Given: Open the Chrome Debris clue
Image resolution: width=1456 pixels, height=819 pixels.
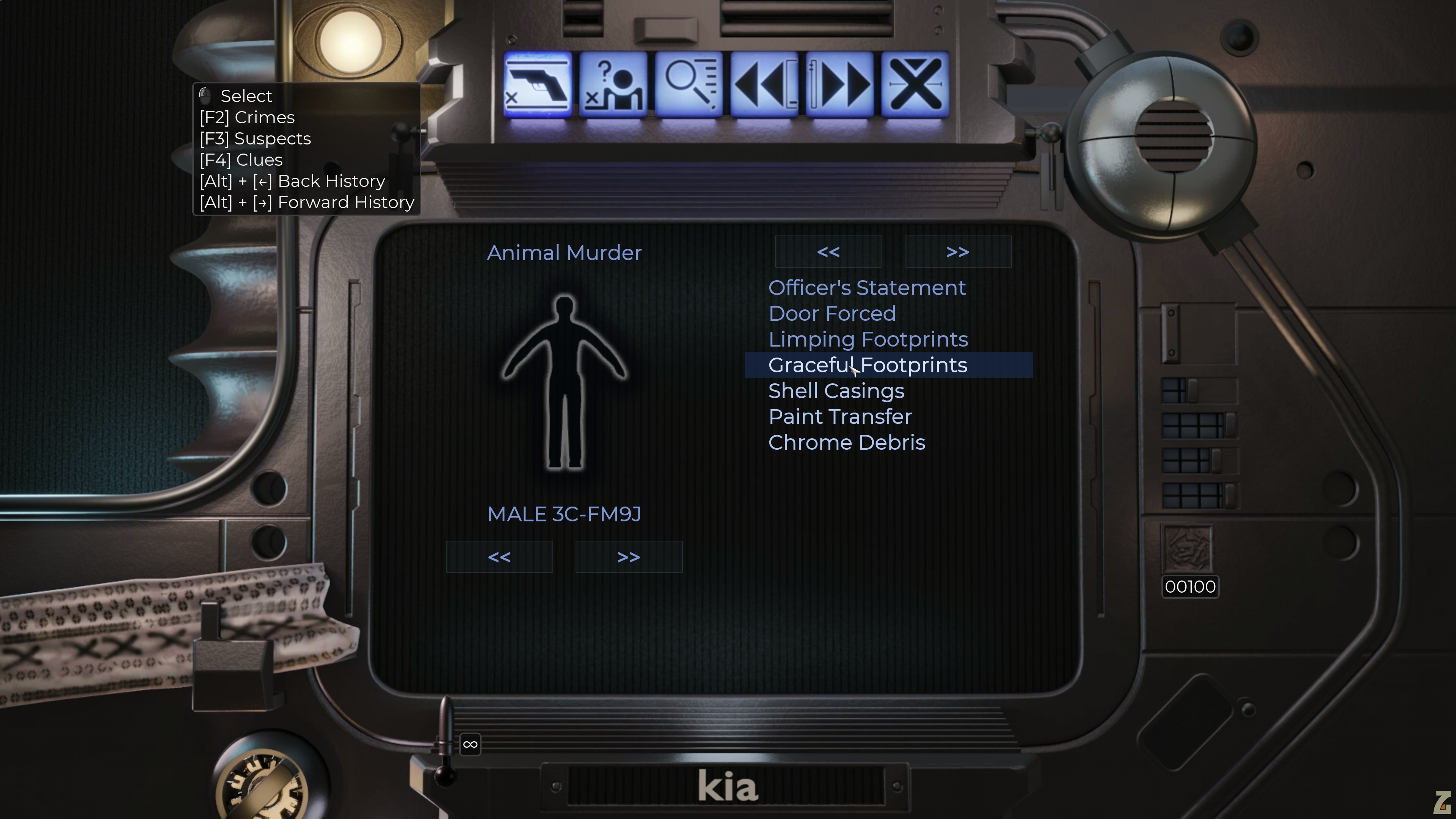Looking at the screenshot, I should tap(847, 442).
